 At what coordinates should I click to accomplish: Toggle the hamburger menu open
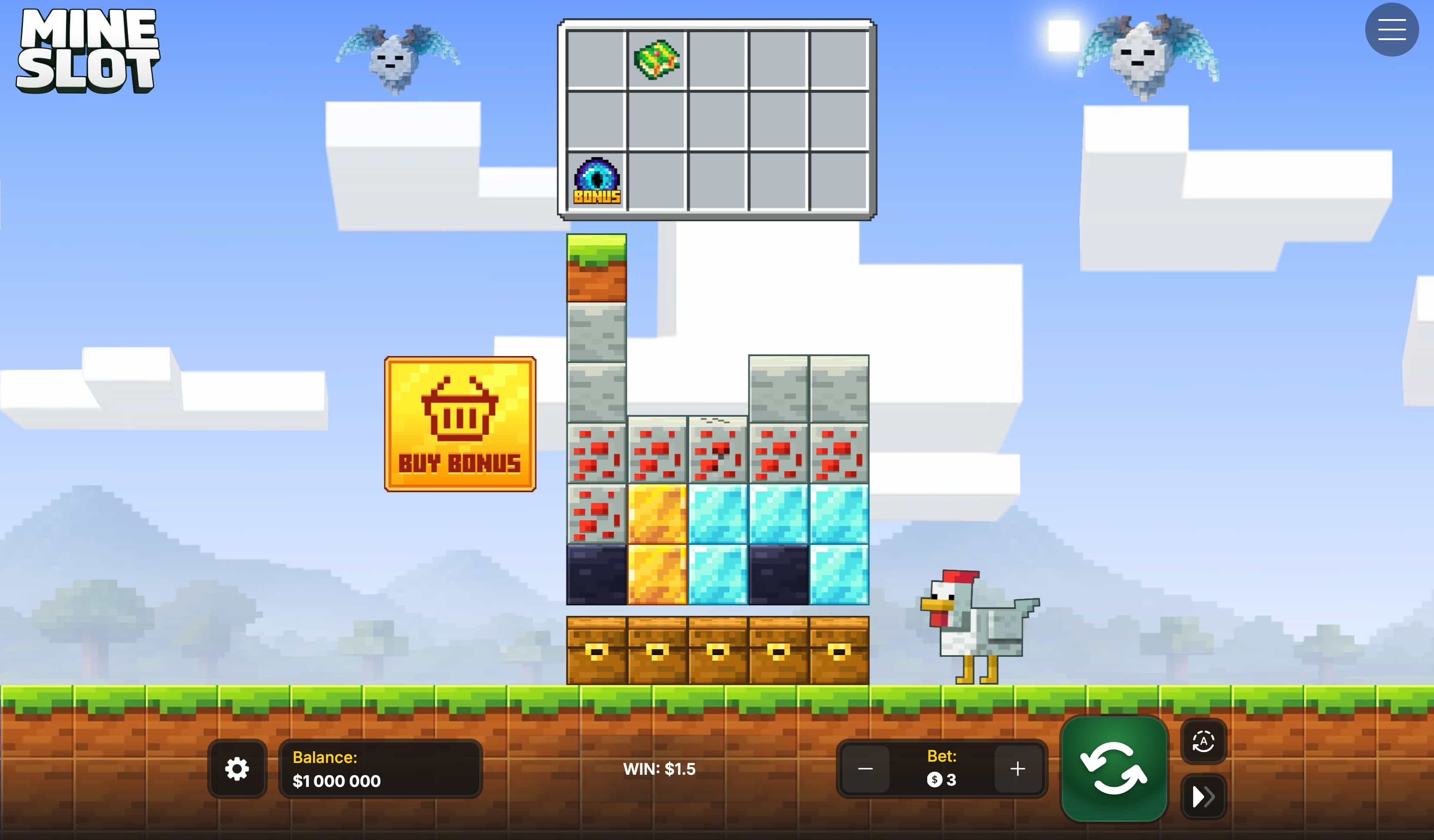click(1391, 29)
